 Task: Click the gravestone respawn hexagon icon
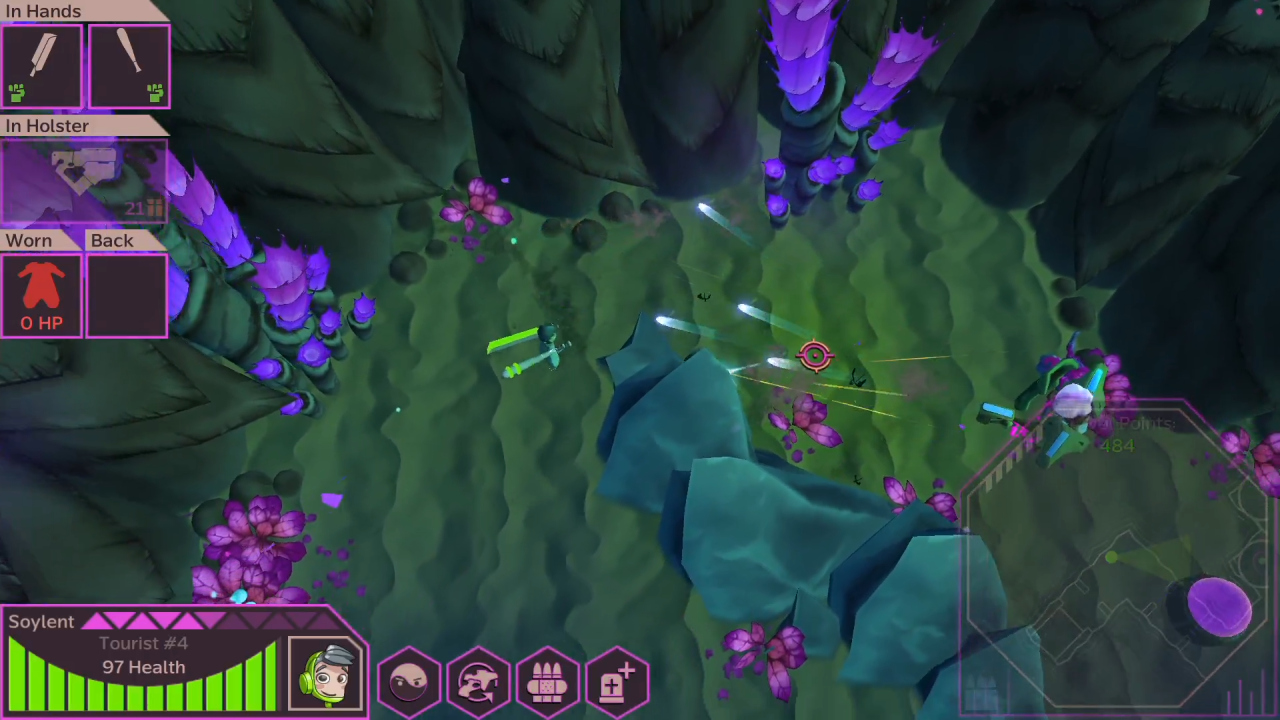click(x=617, y=680)
